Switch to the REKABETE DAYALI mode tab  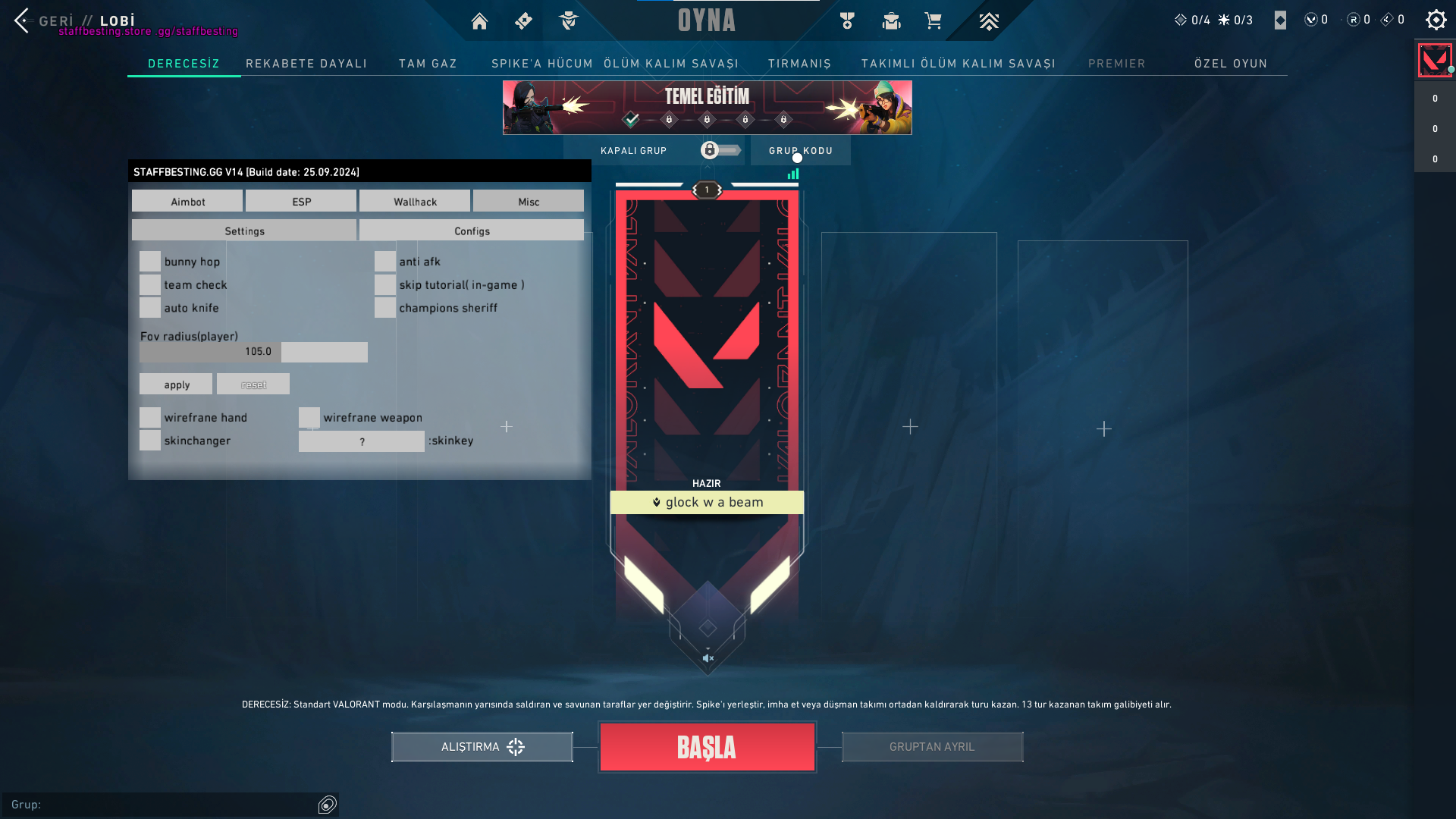tap(306, 64)
